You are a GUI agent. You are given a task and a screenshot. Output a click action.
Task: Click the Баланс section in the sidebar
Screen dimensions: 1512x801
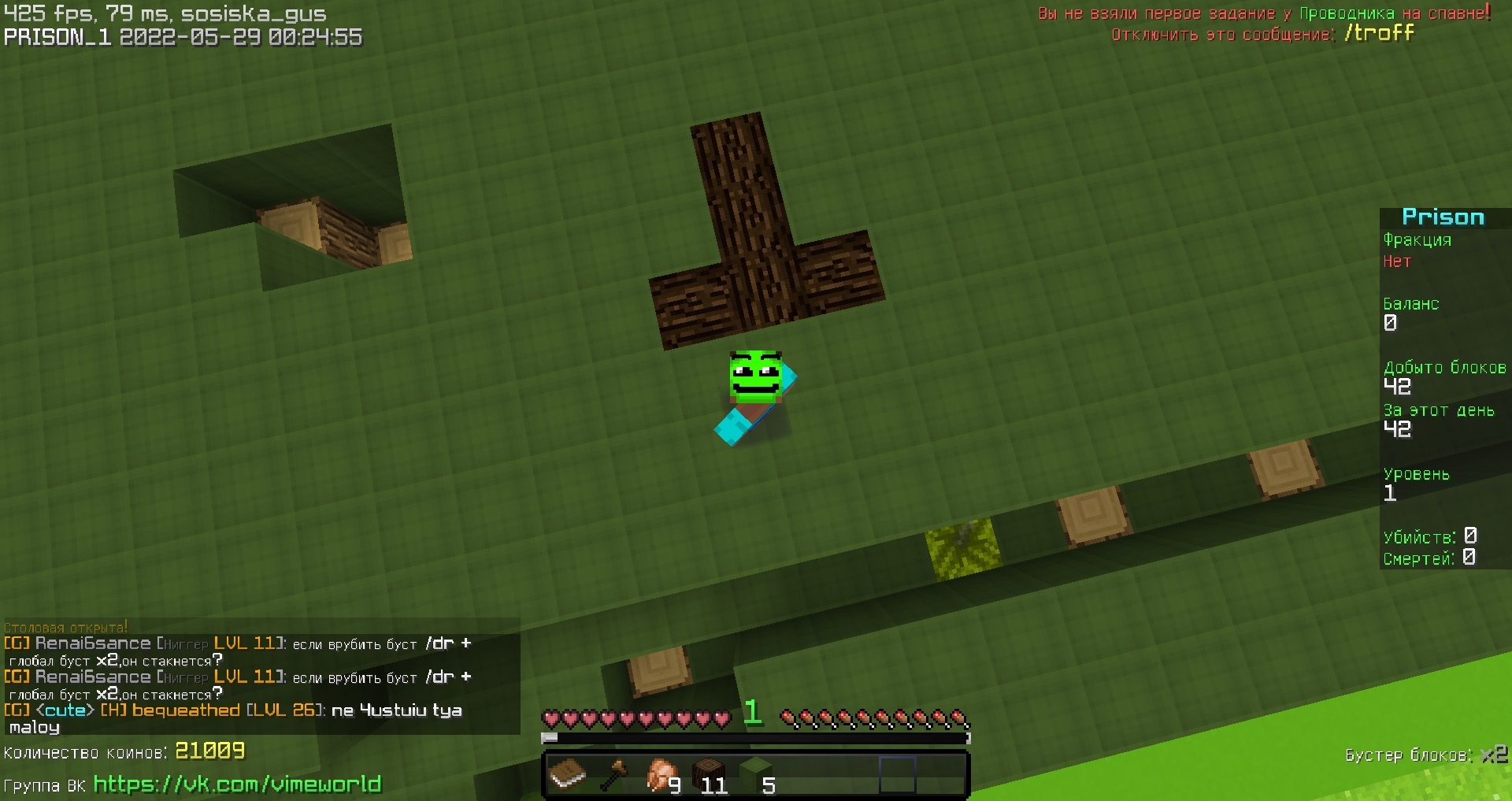[1411, 305]
